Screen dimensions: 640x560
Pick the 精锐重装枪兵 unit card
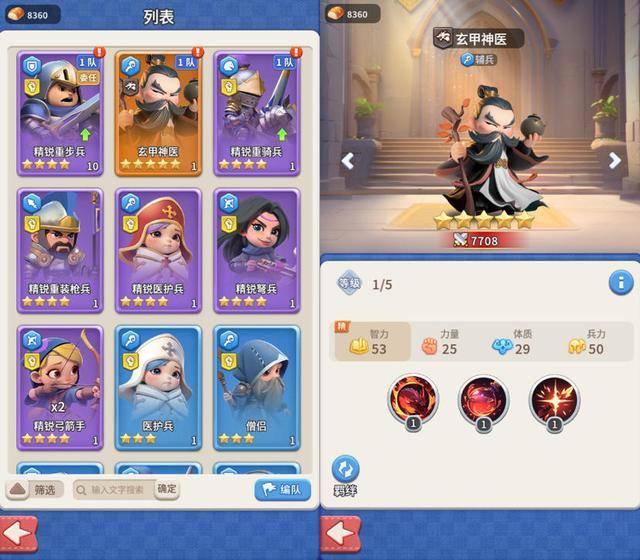coord(60,248)
